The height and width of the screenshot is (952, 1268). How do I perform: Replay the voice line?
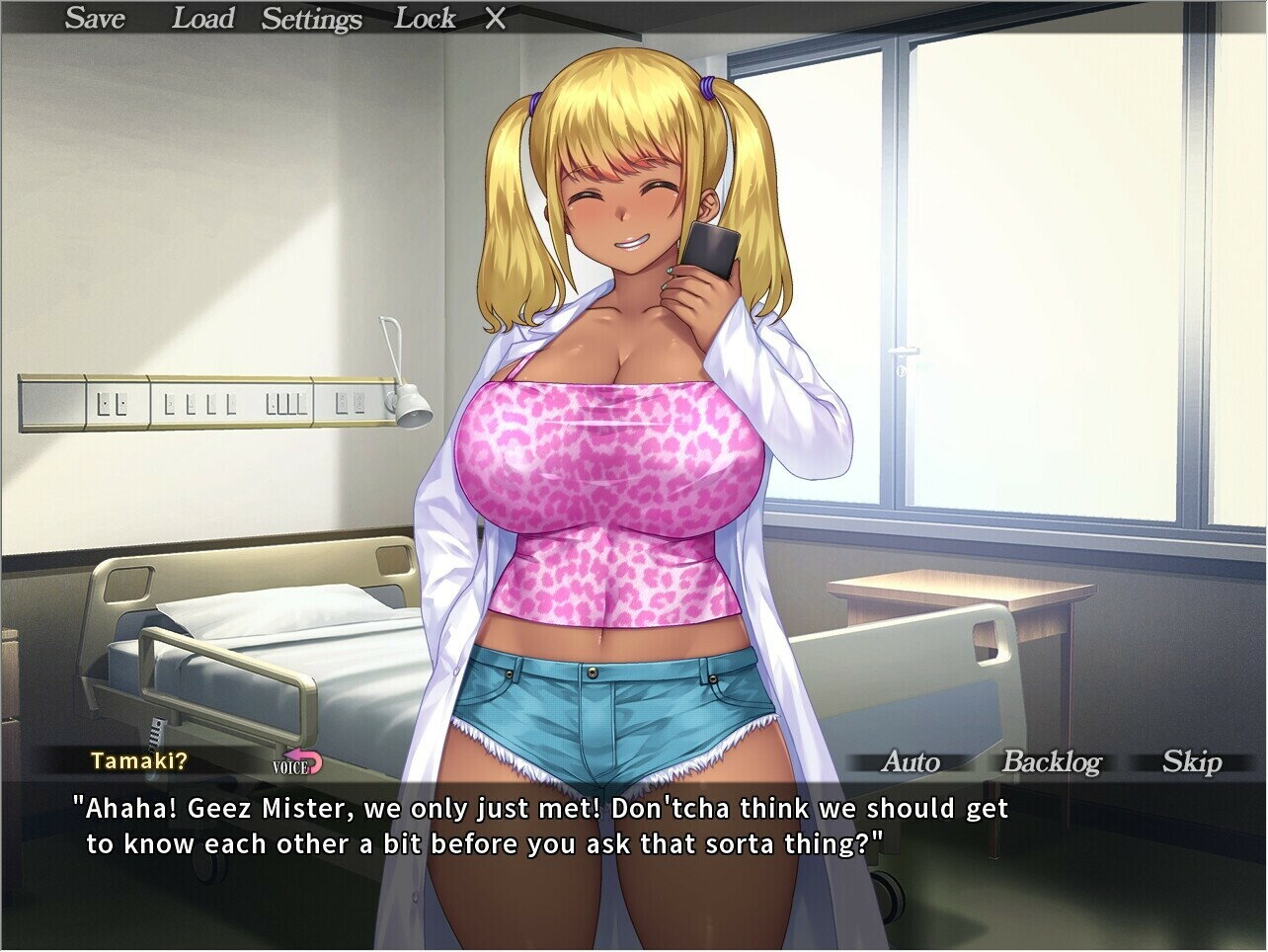click(298, 763)
